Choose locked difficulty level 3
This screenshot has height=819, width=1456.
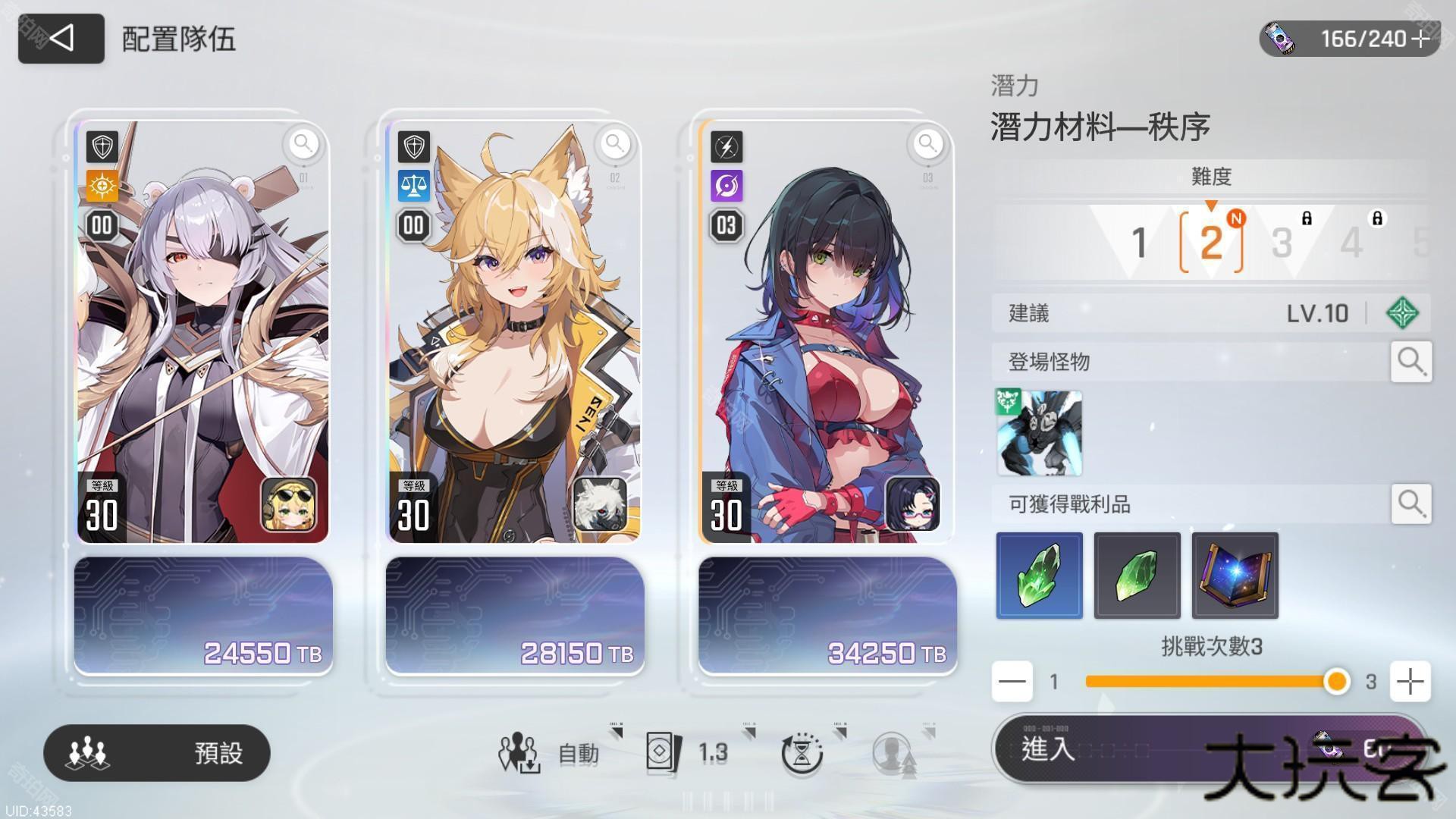pos(1282,243)
